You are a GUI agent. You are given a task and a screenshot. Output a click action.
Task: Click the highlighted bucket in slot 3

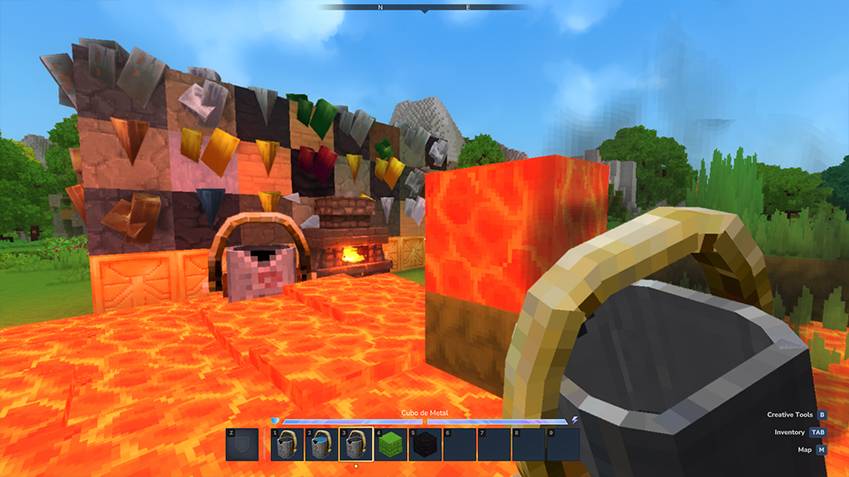pyautogui.click(x=356, y=445)
